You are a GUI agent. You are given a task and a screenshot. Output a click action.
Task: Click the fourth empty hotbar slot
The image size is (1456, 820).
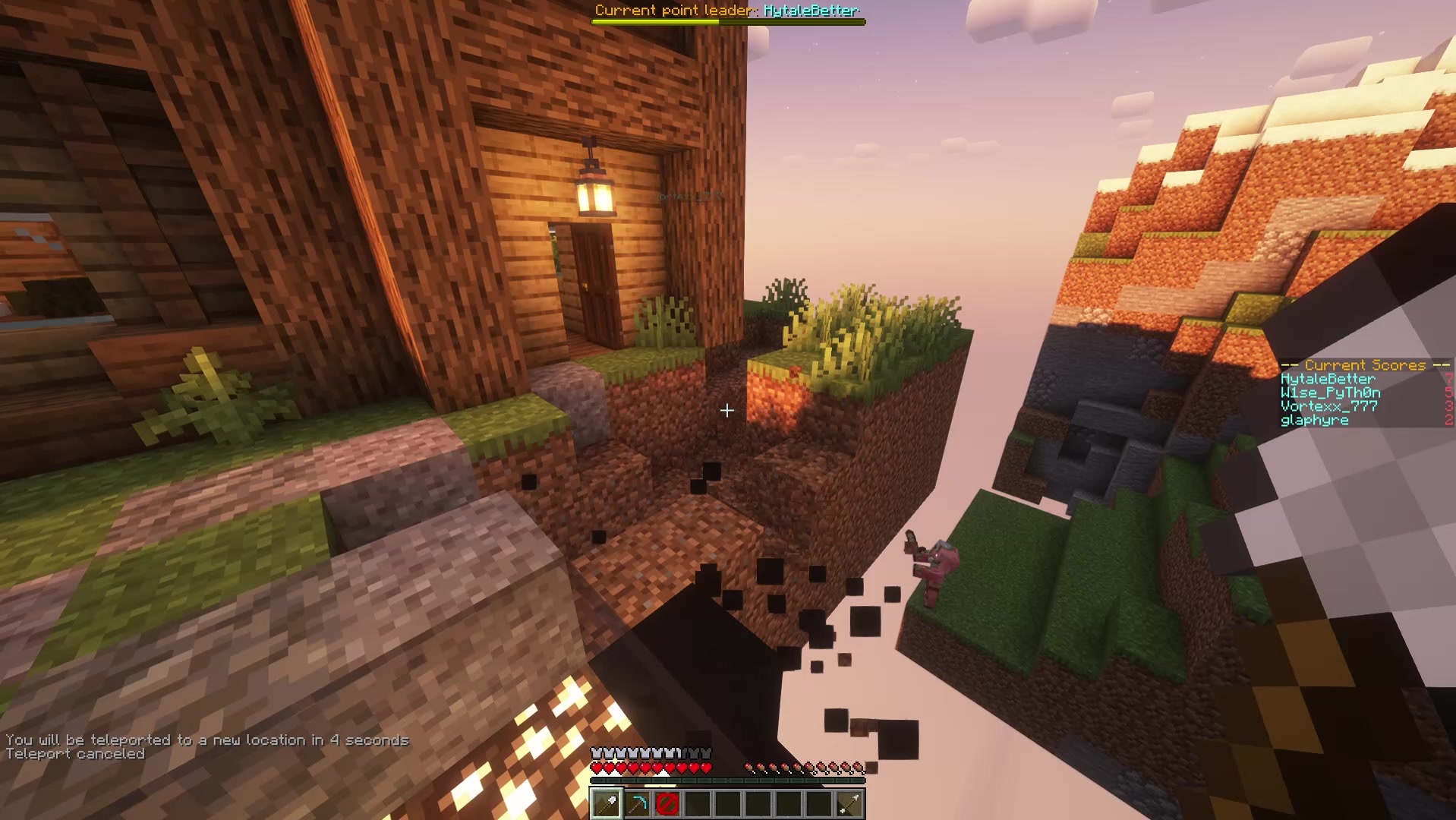point(697,803)
